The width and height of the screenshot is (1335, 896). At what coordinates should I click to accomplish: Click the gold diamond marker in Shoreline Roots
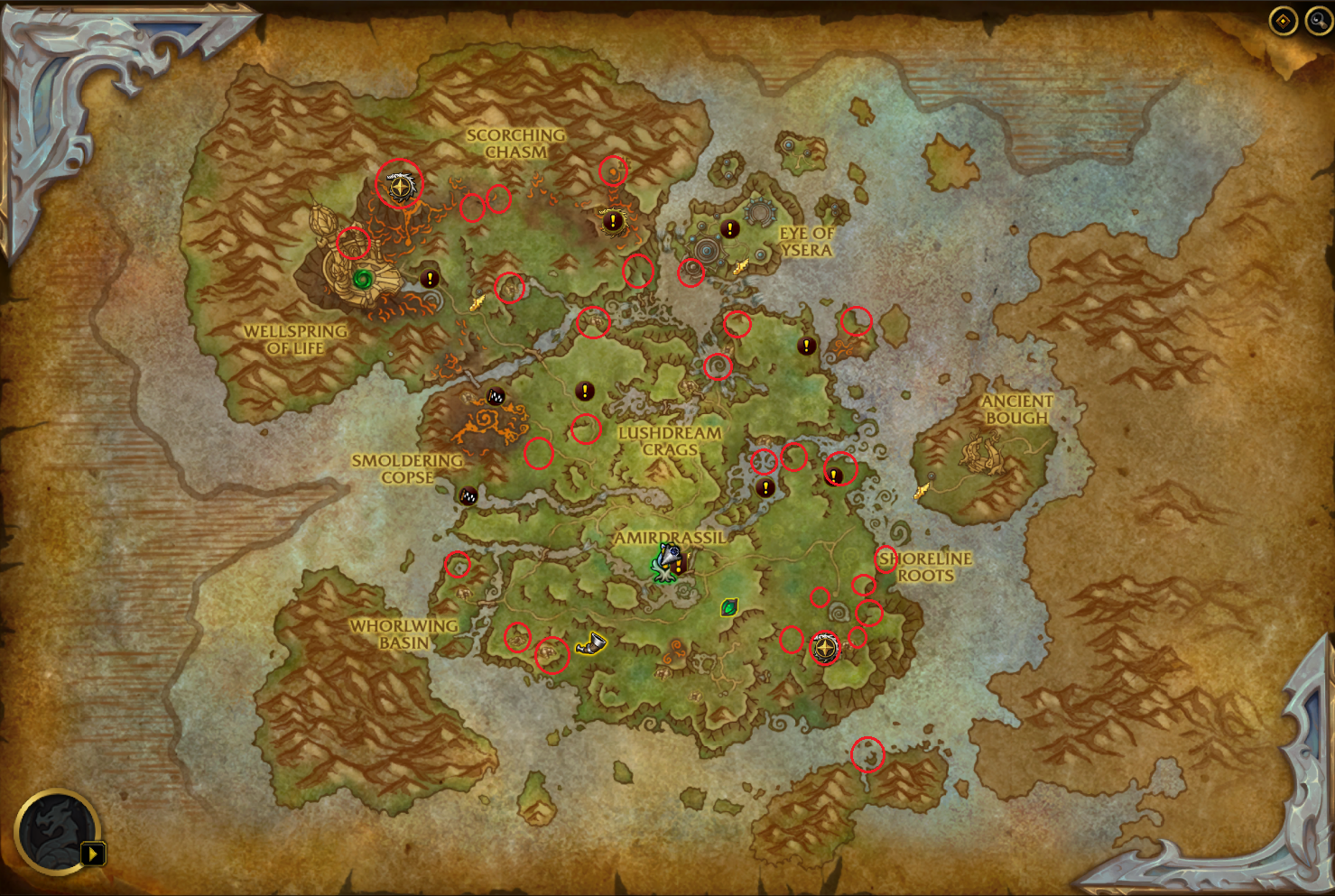pyautogui.click(x=827, y=648)
